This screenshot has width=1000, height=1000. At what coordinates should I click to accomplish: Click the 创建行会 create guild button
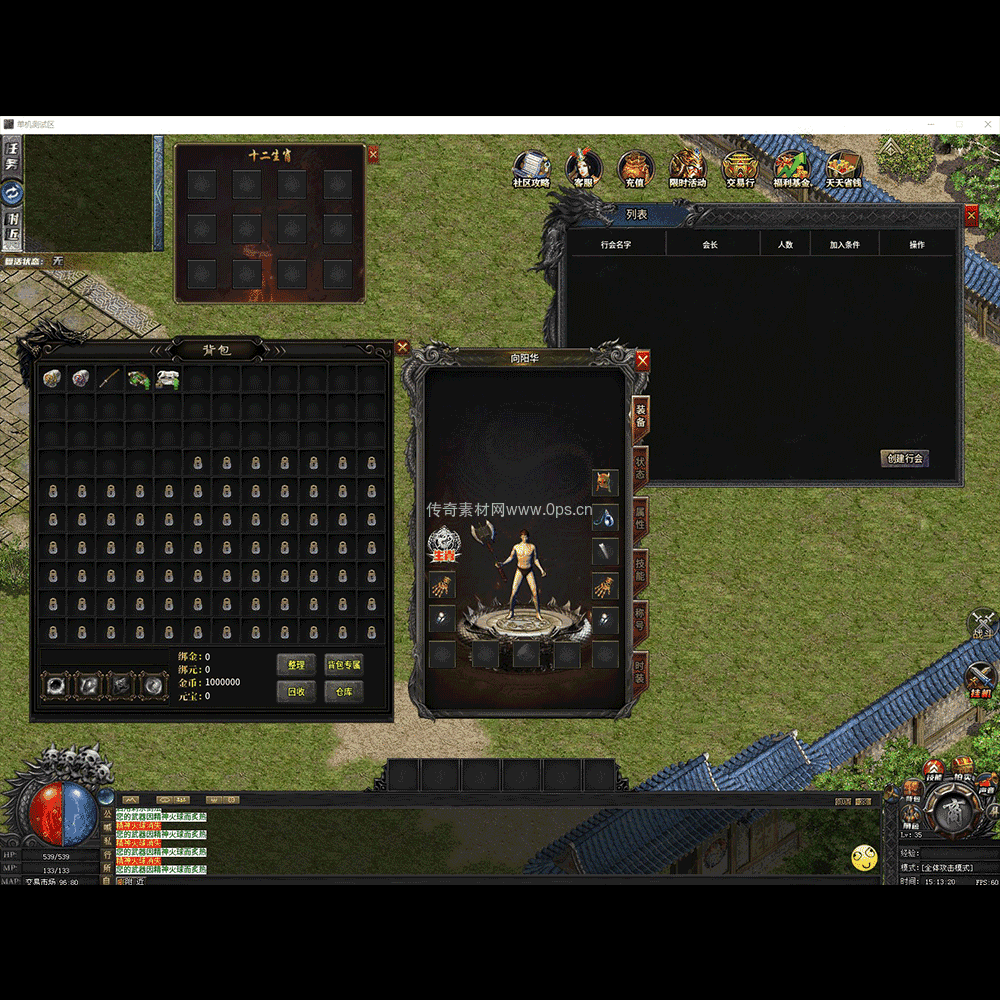[x=904, y=458]
